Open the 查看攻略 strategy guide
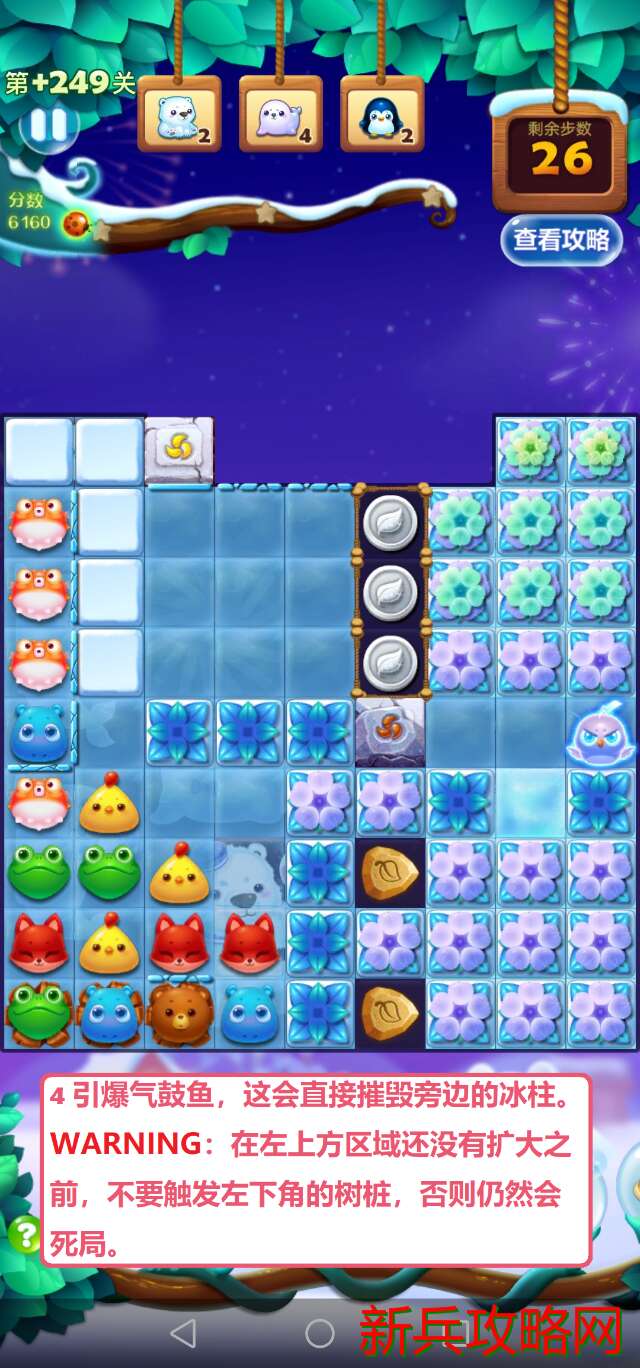 point(560,240)
